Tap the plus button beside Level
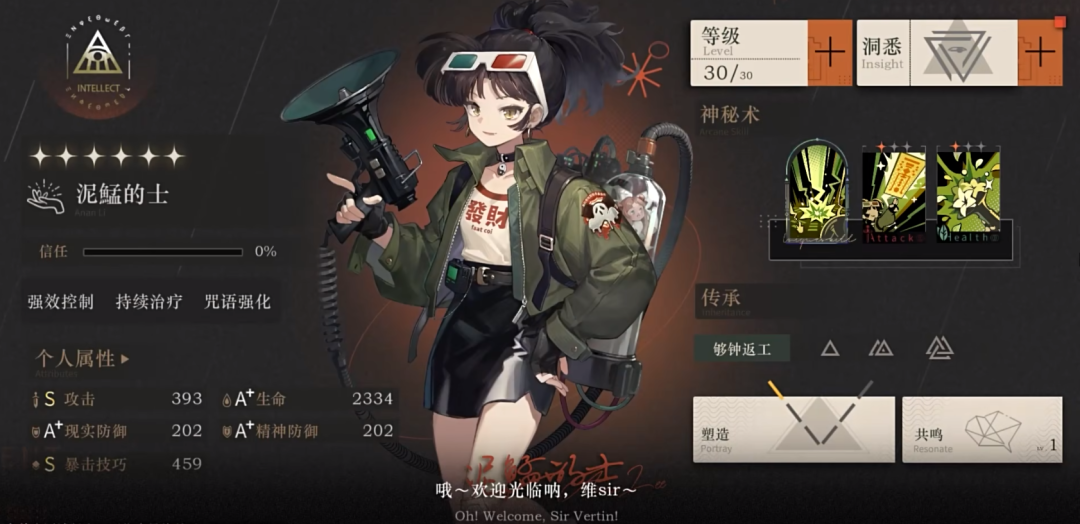The image size is (1080, 524). (x=829, y=52)
